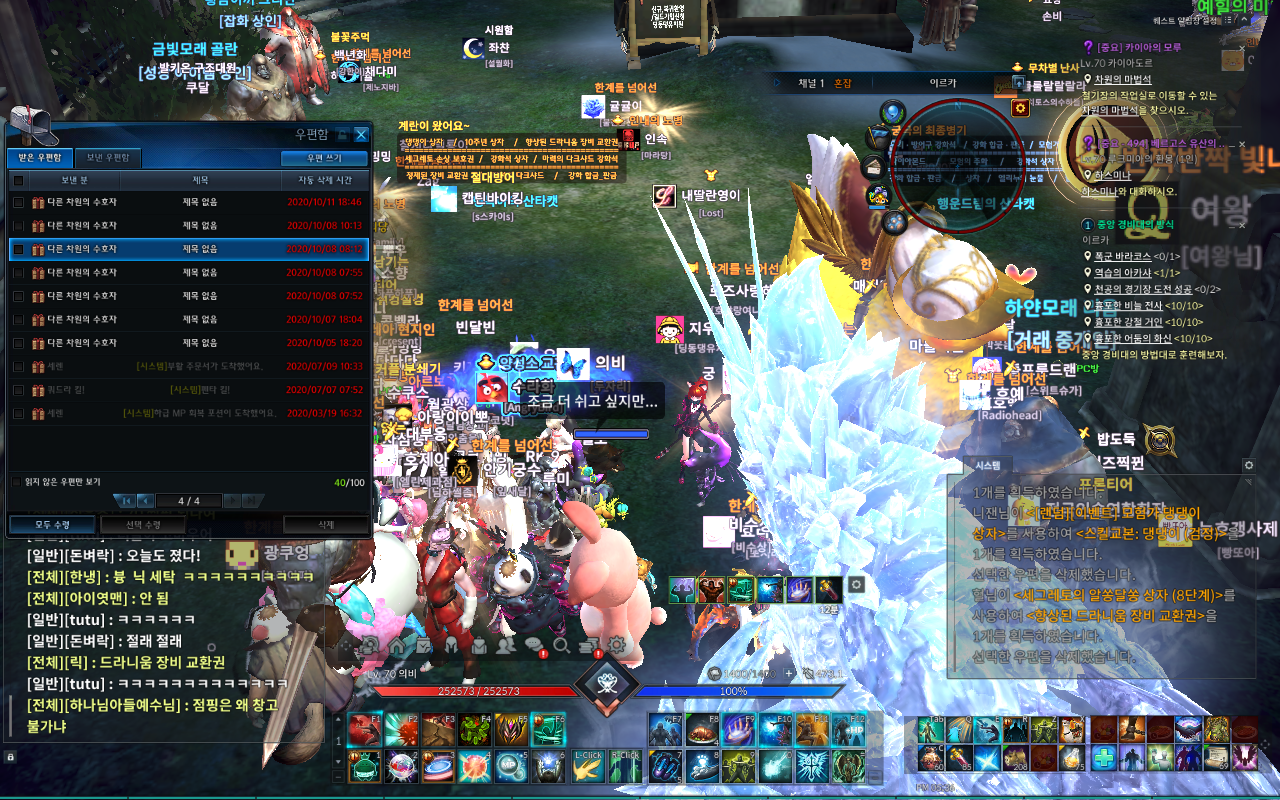Open the magnifying glass search menu icon
Screen dimensions: 1280x800
561,645
